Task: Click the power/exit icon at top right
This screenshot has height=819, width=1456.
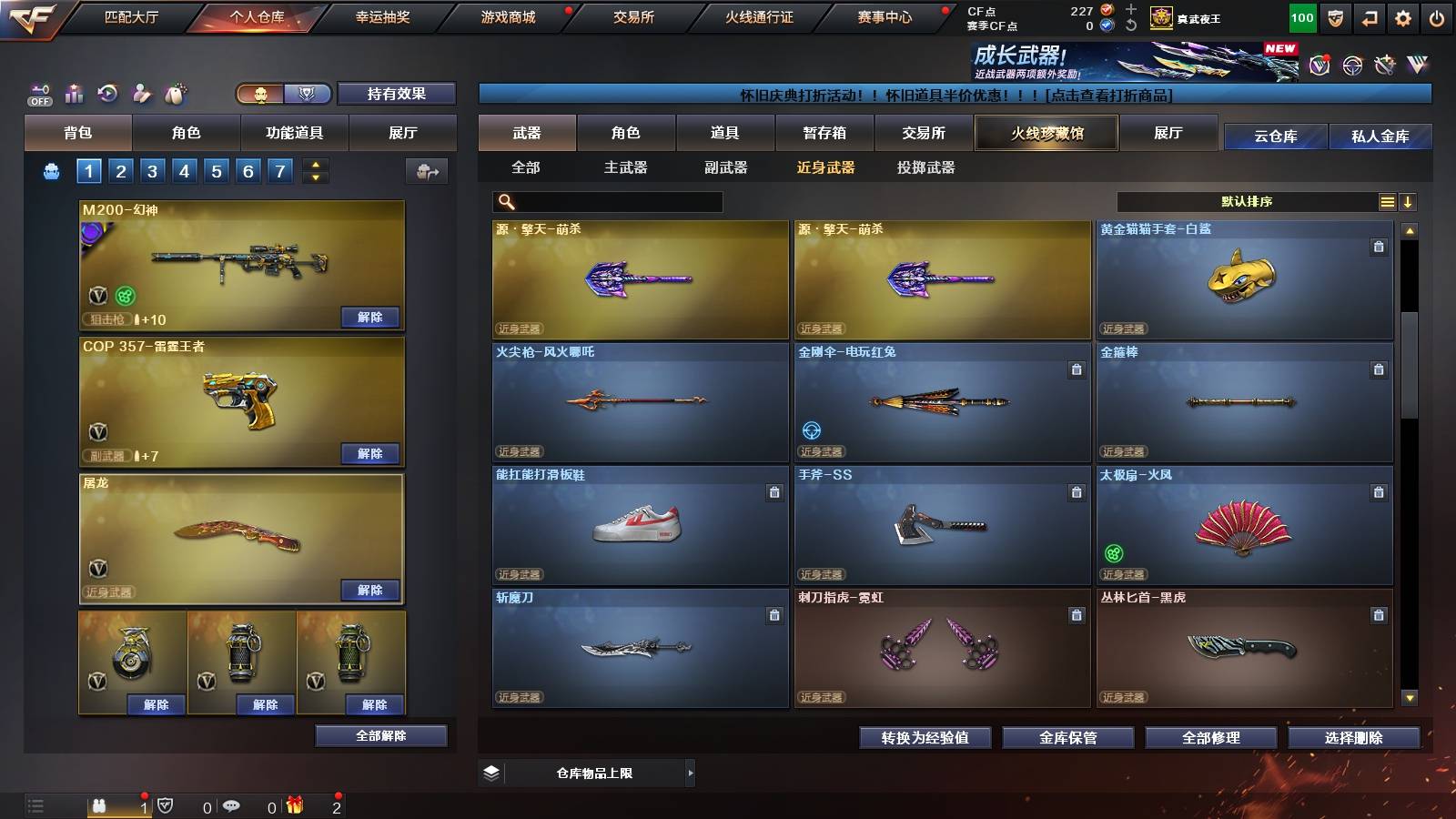Action: coord(1435,18)
